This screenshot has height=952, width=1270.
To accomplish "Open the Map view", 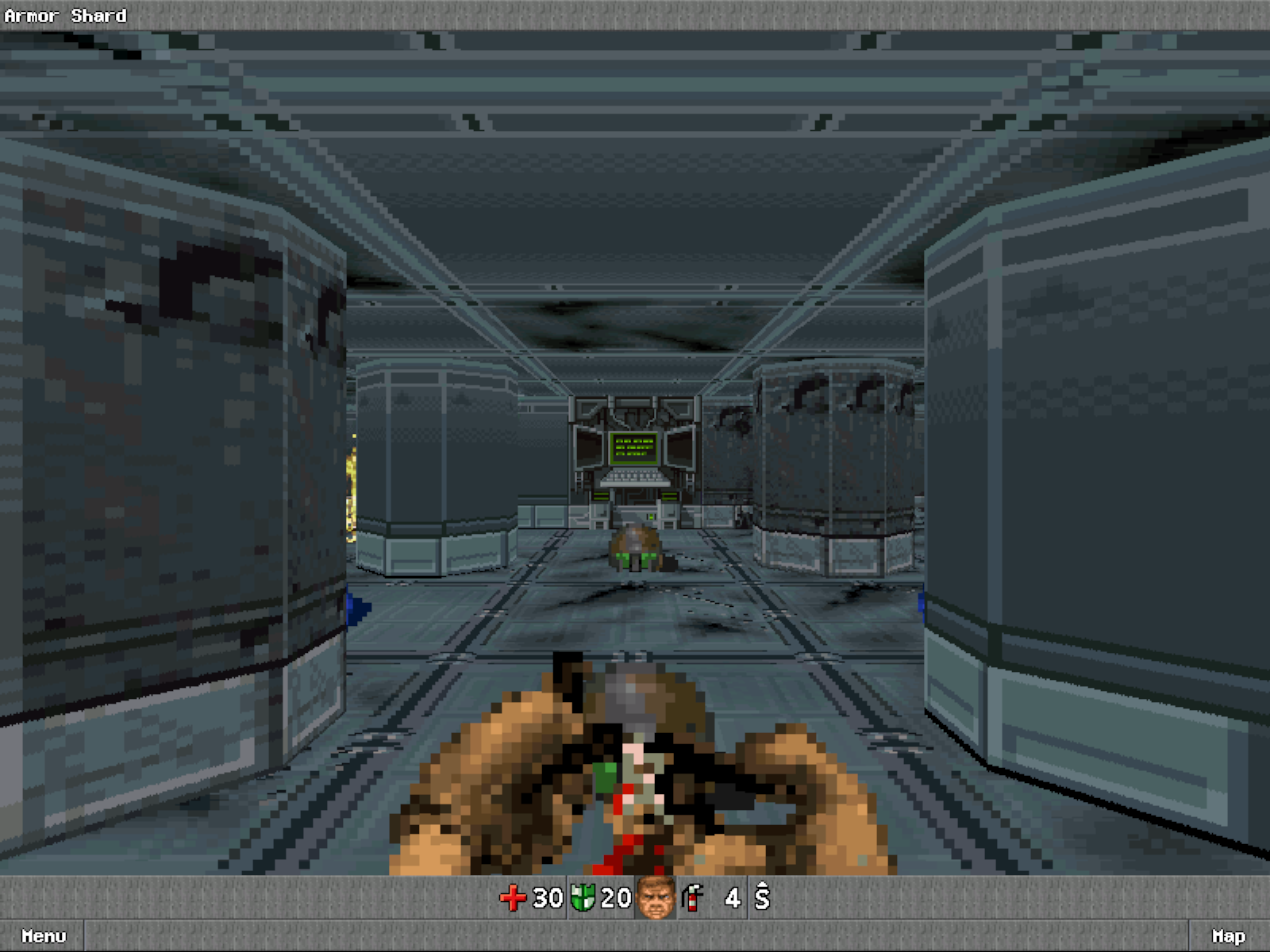I will pos(1227,936).
